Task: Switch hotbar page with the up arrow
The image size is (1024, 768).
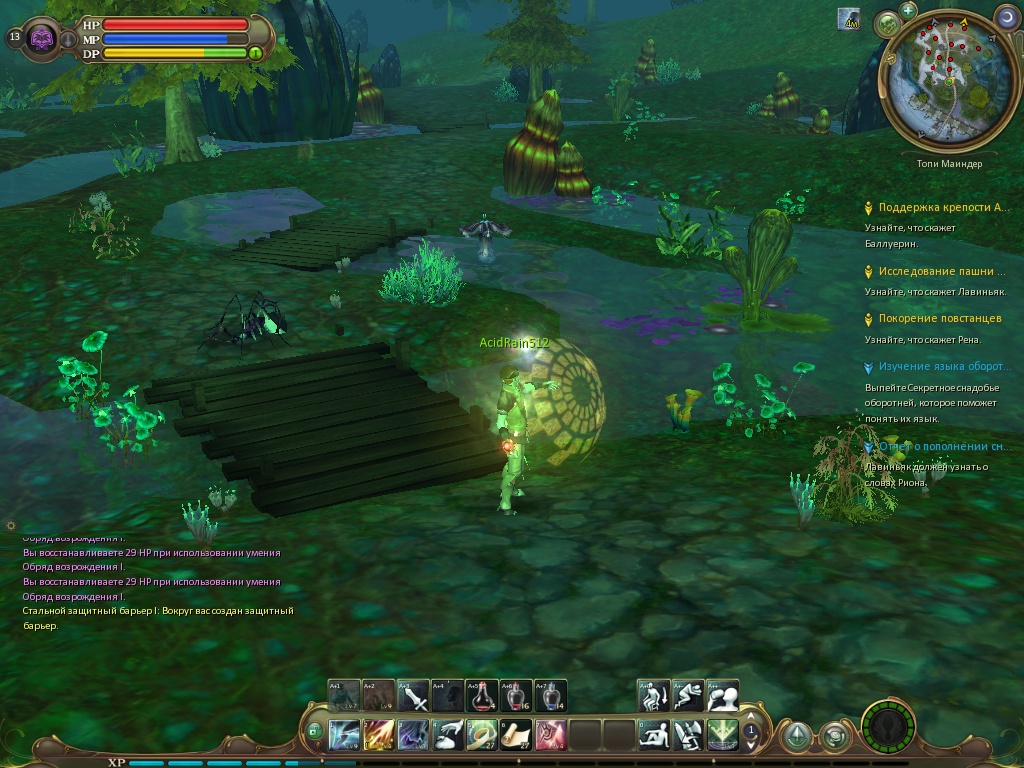Action: tap(751, 718)
